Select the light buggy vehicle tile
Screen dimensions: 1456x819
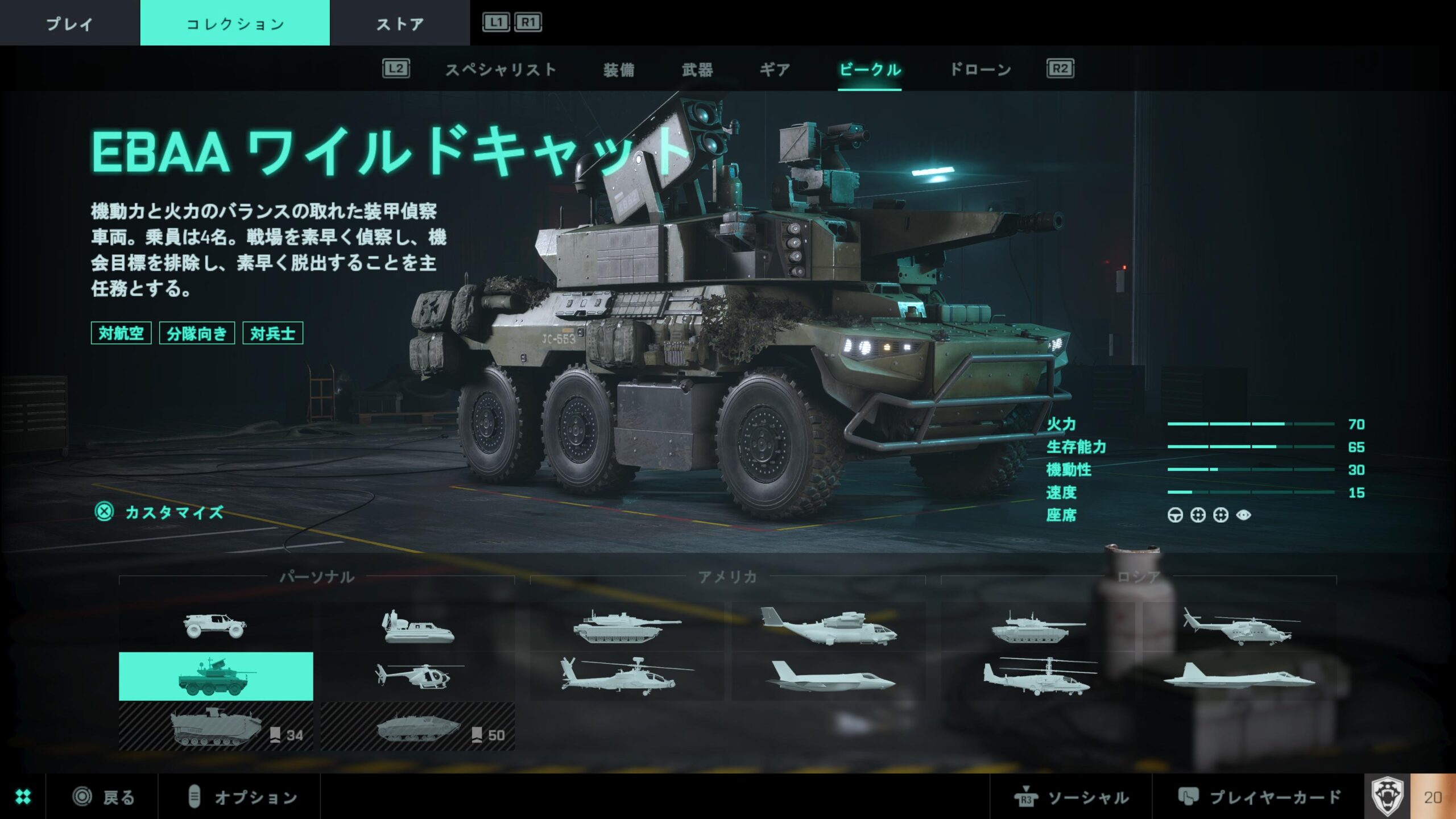(x=216, y=626)
